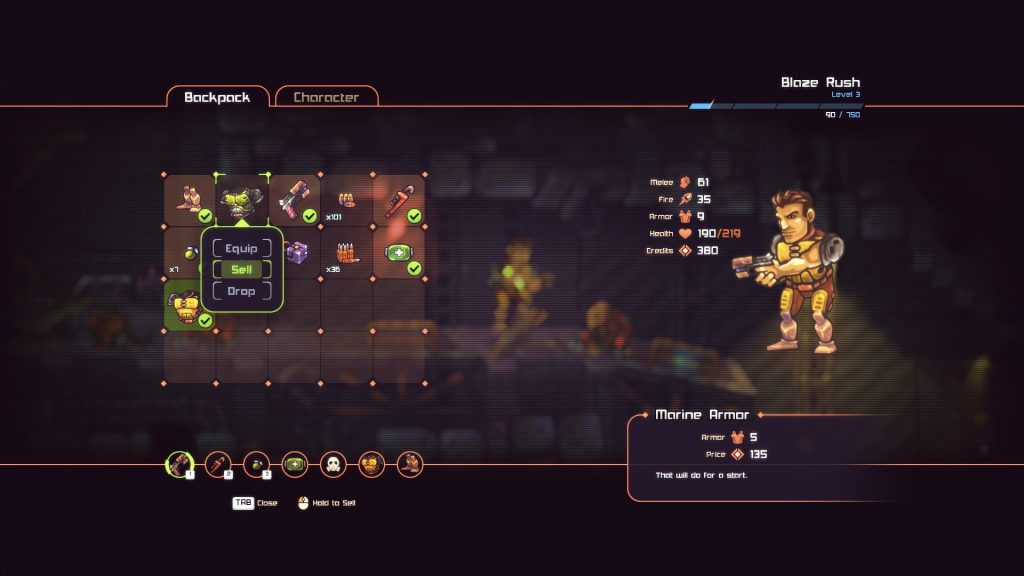Choose Equip in the item popup

pyautogui.click(x=242, y=248)
